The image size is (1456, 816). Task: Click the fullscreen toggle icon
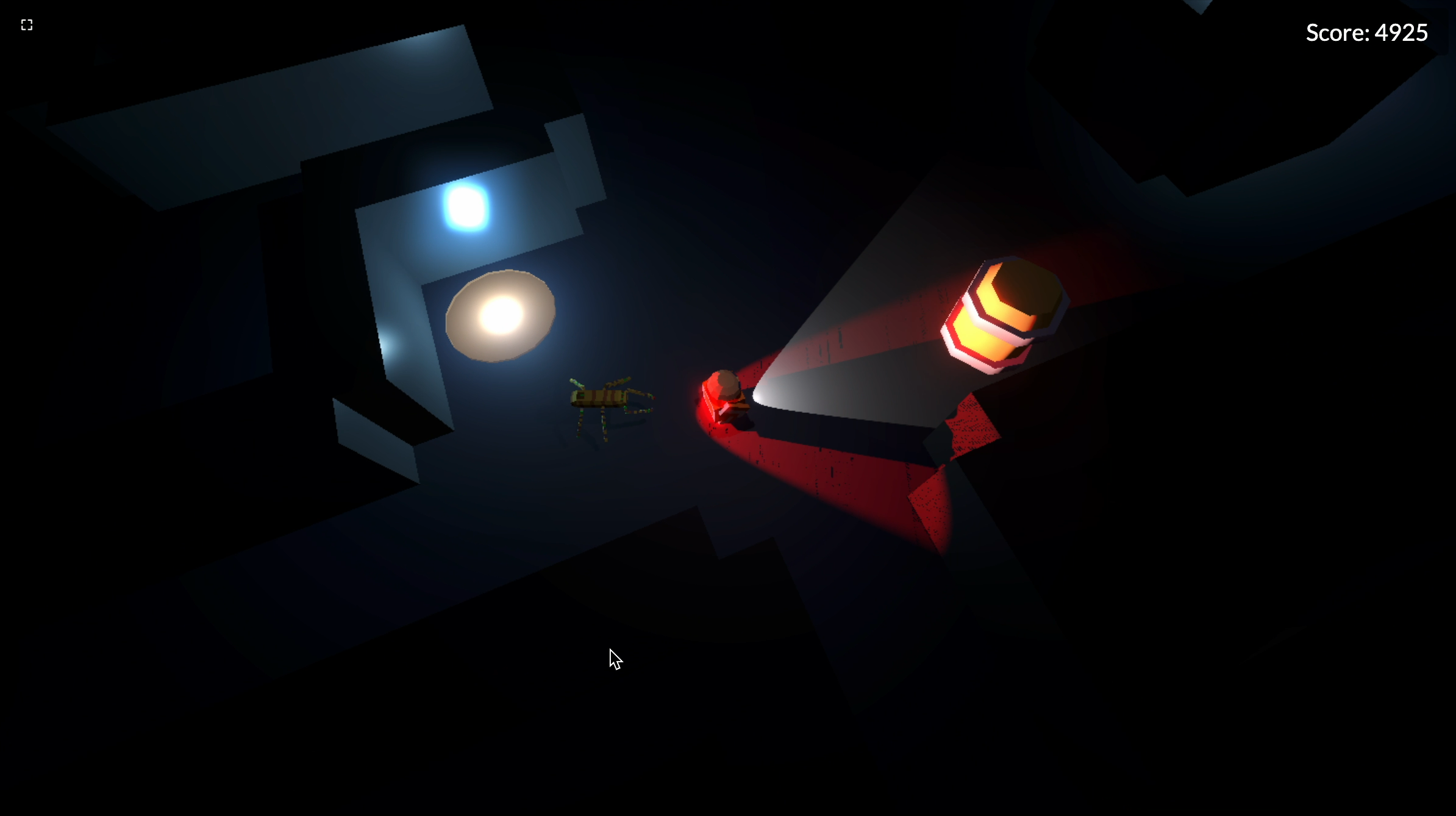26,24
